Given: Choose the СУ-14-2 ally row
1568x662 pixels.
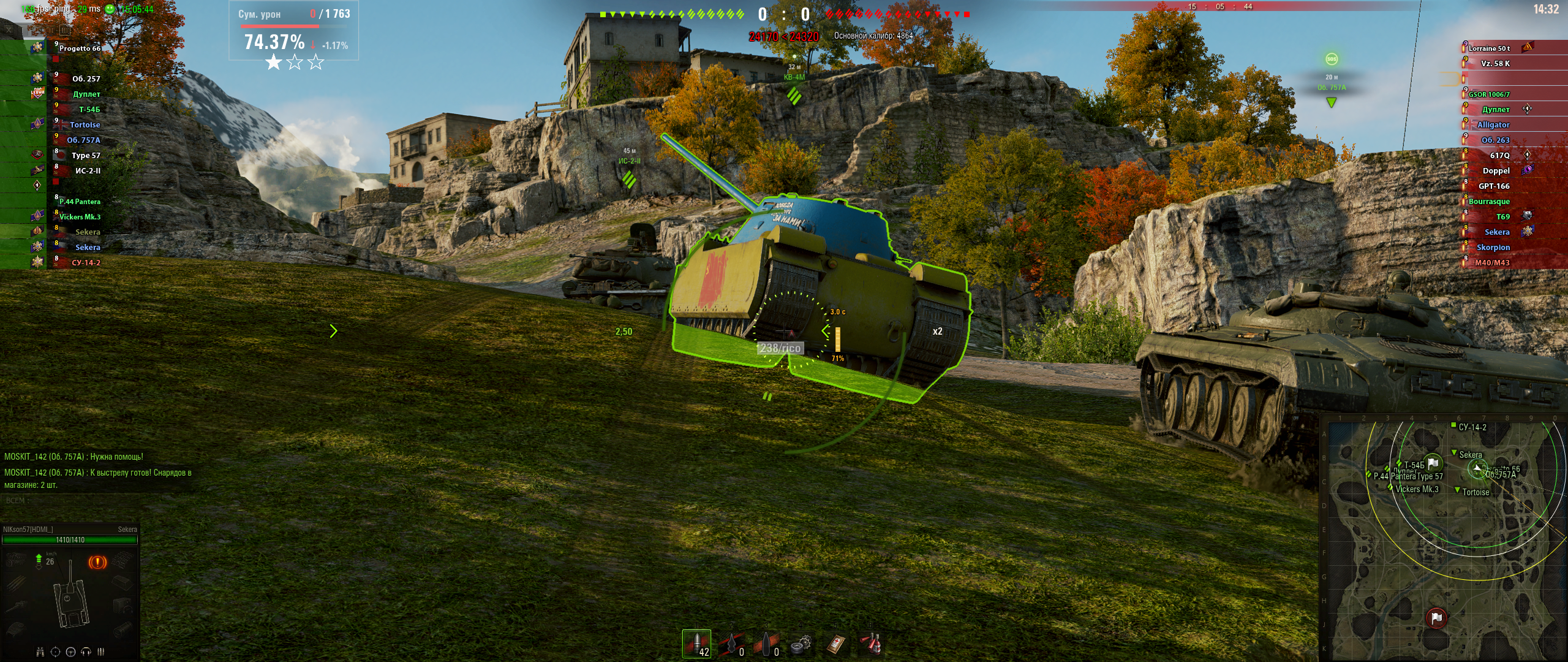Looking at the screenshot, I should pos(86,263).
